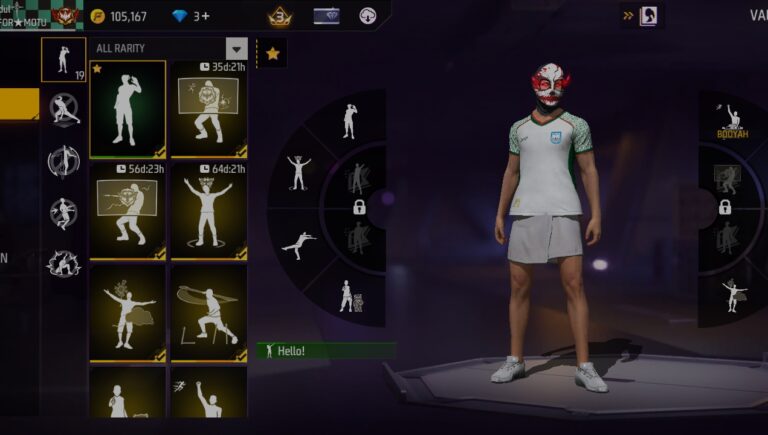
Task: Select the emote expiring in 56d:23h
Action: (128, 212)
